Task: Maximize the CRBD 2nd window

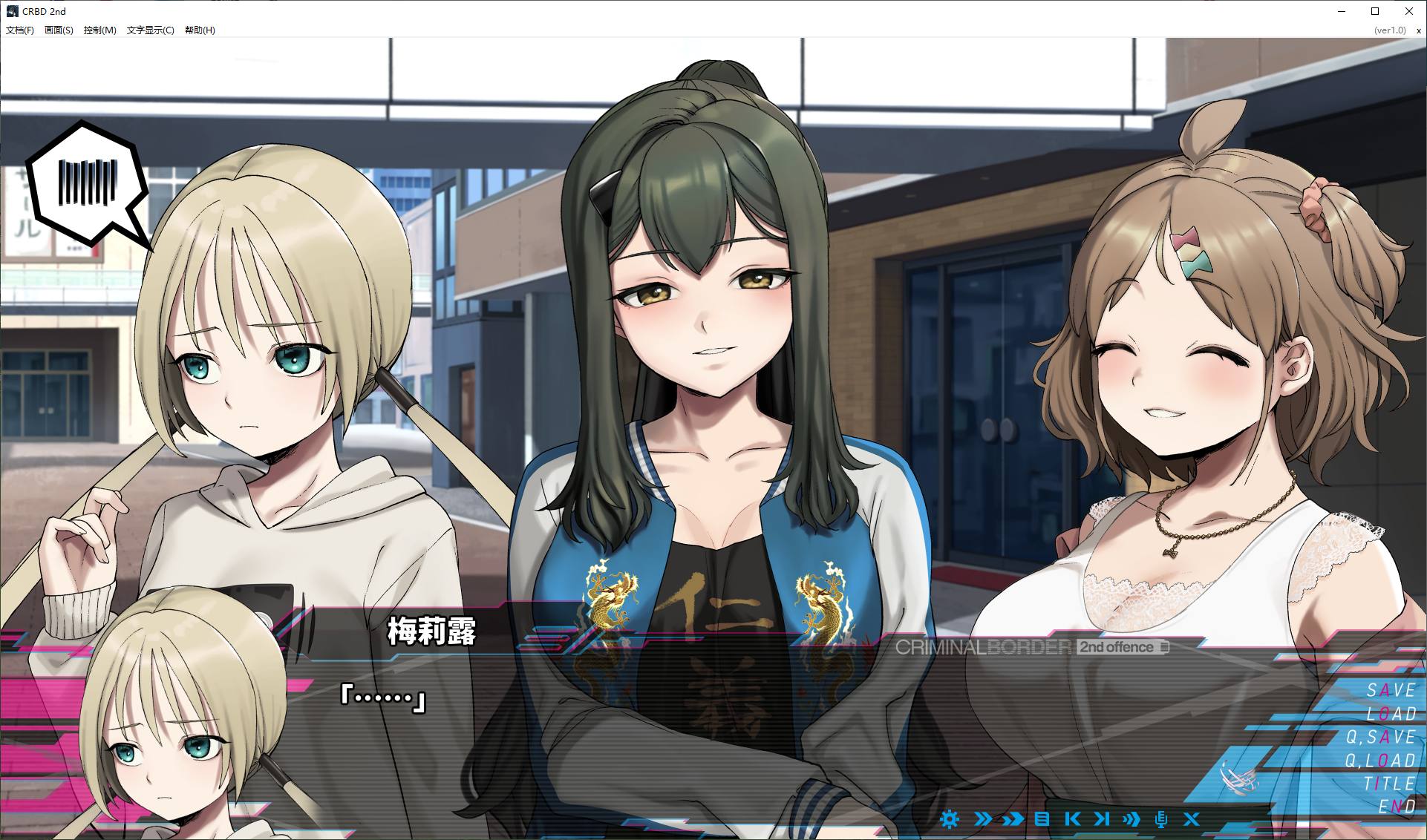Action: click(x=1375, y=11)
